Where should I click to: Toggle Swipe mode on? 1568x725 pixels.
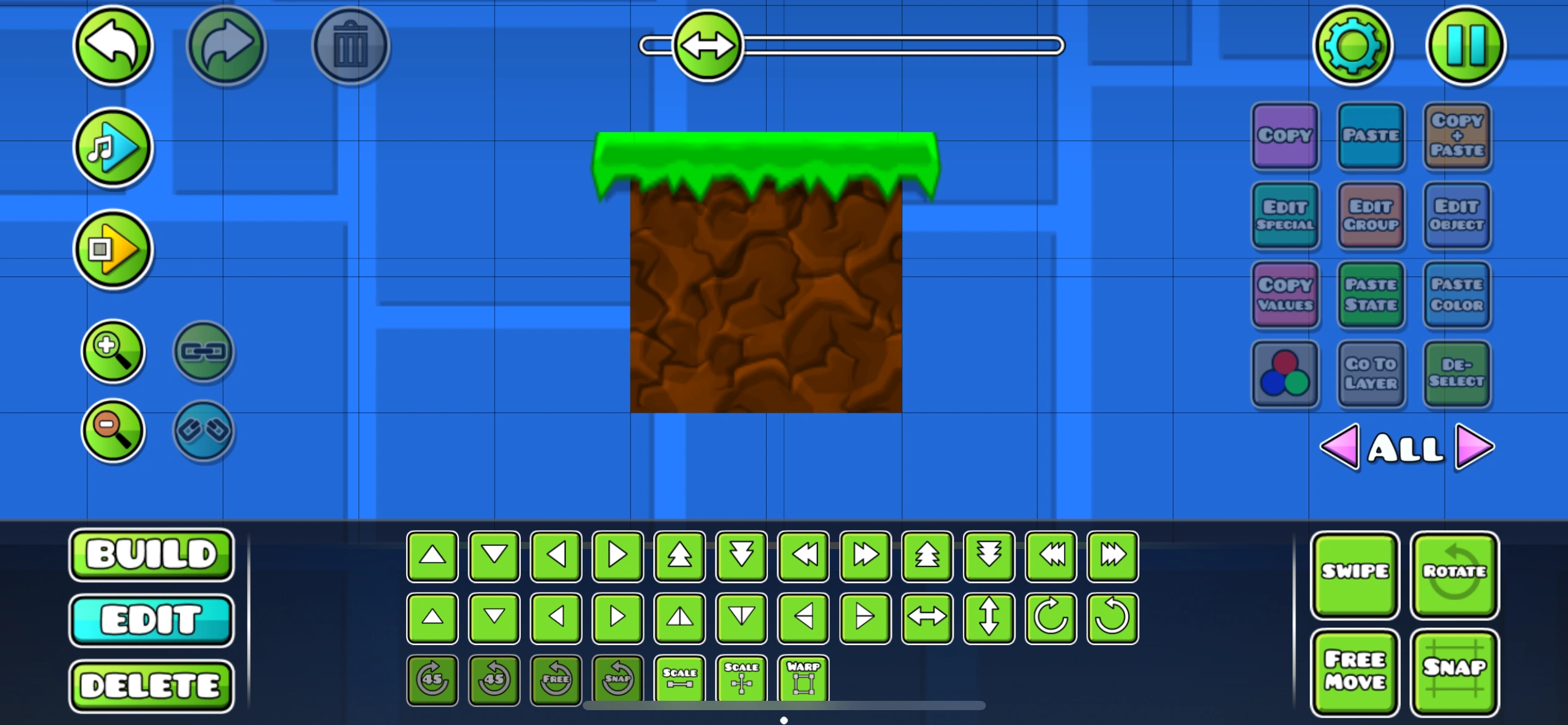coord(1354,574)
